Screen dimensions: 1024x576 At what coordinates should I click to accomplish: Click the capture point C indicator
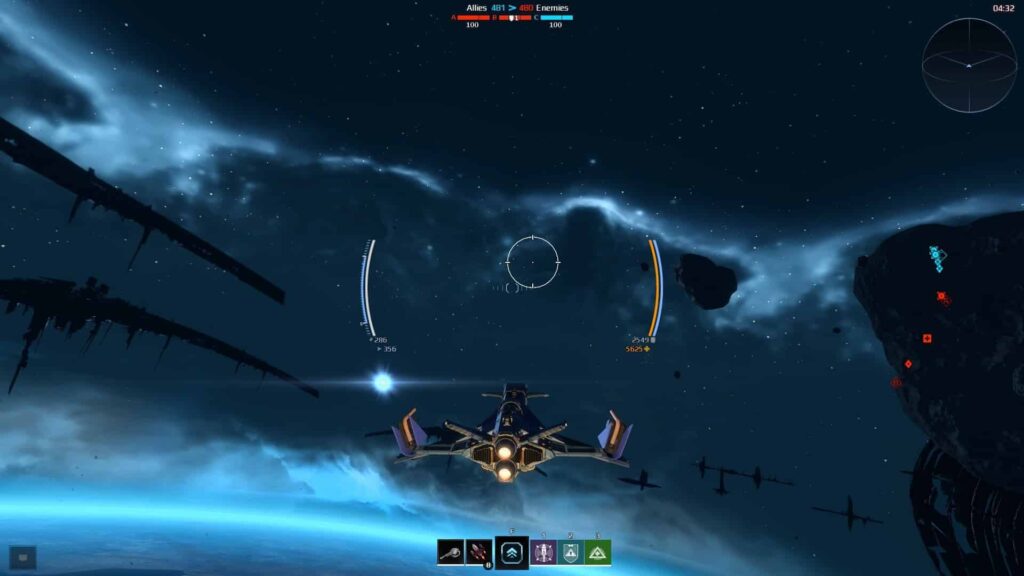tap(556, 18)
